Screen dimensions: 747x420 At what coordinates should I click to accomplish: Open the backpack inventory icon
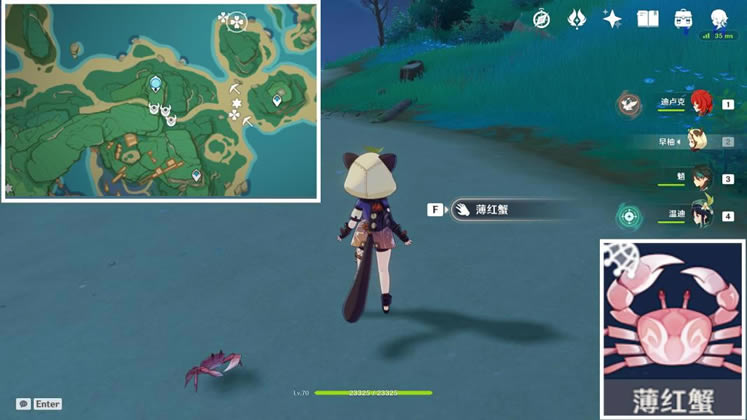(684, 19)
